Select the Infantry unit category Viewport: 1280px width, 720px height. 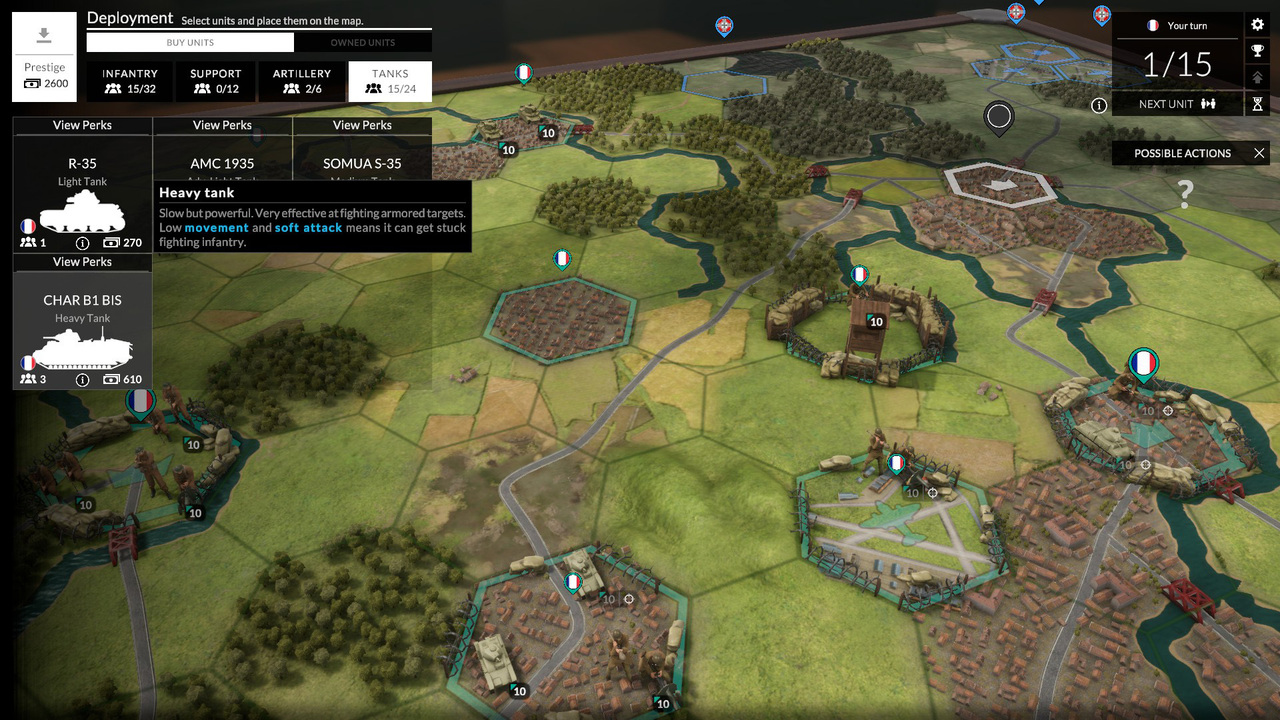(x=130, y=81)
